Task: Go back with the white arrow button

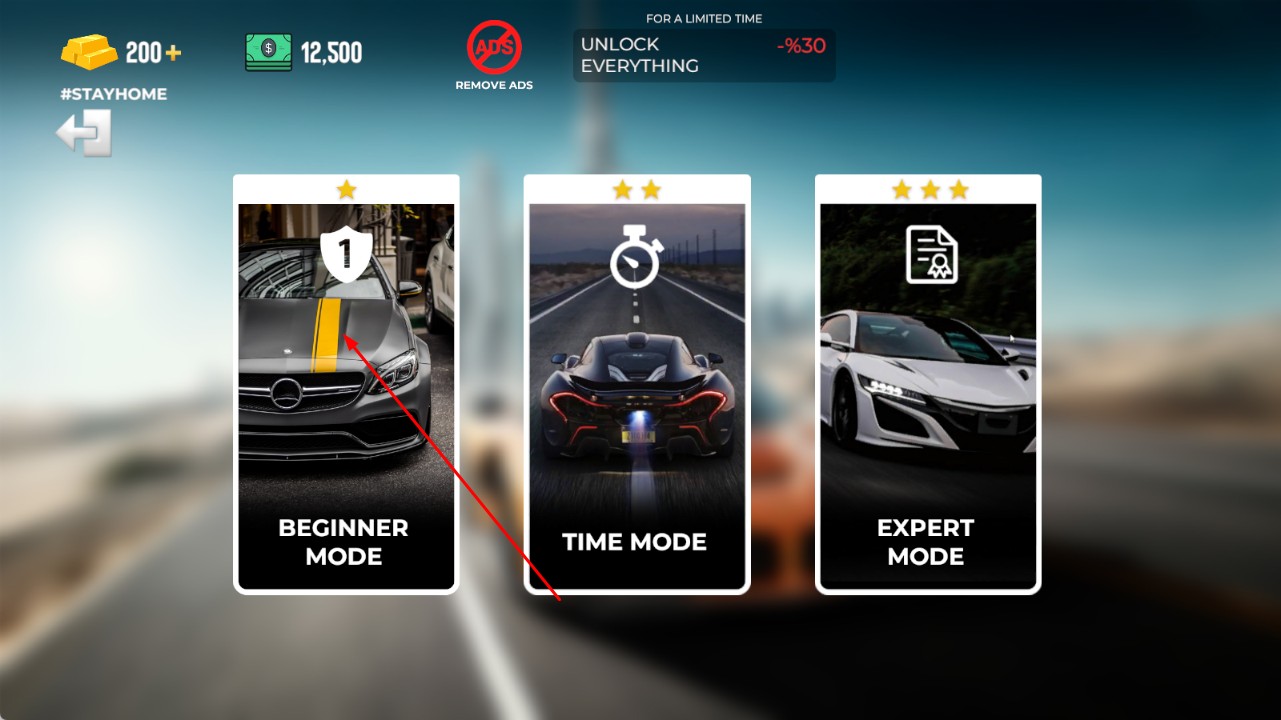Action: pyautogui.click(x=84, y=133)
